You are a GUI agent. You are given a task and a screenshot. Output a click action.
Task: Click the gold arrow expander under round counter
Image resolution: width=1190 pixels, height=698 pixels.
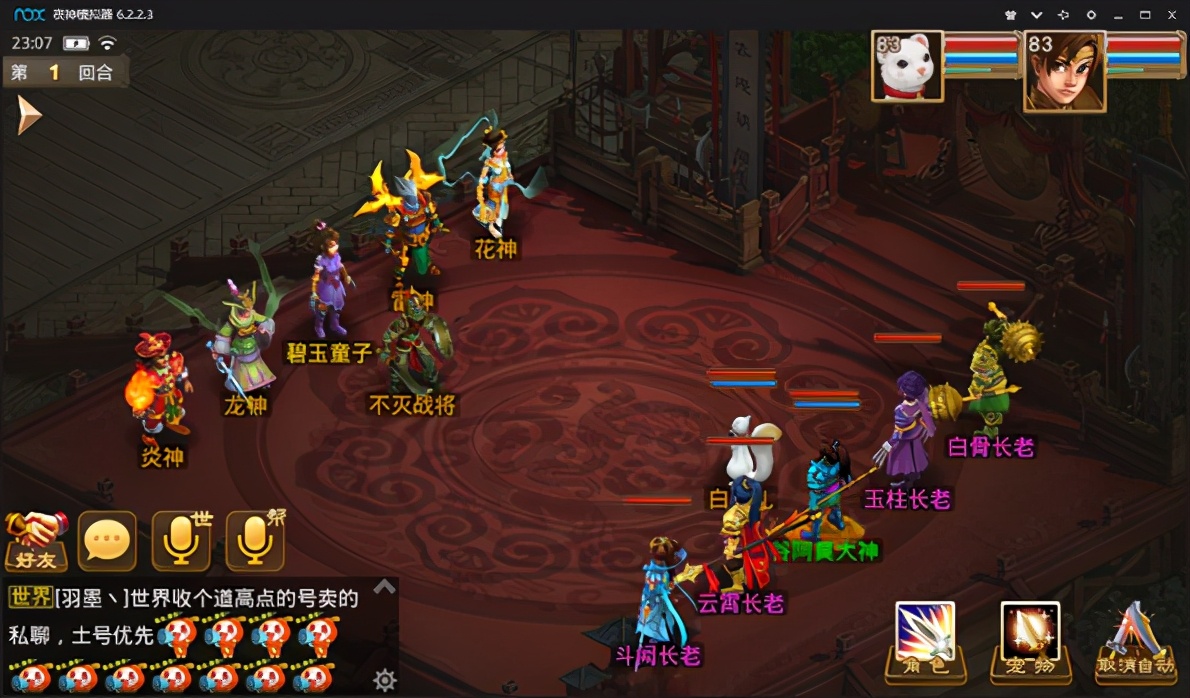[x=28, y=116]
